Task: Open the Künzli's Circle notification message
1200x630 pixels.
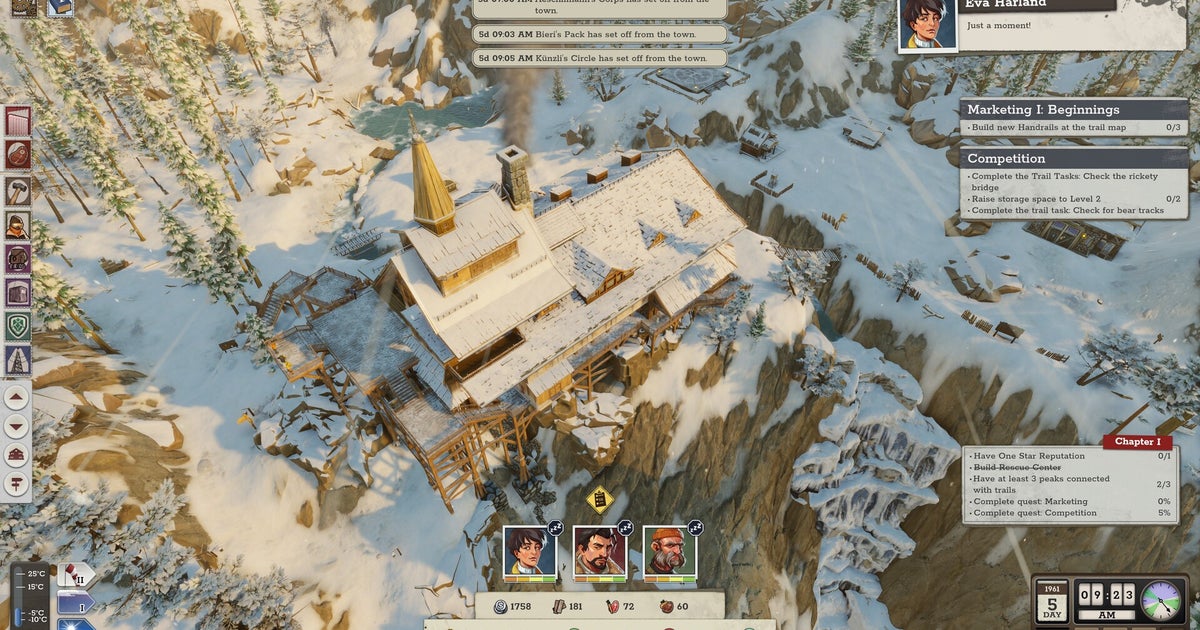Action: pos(600,58)
